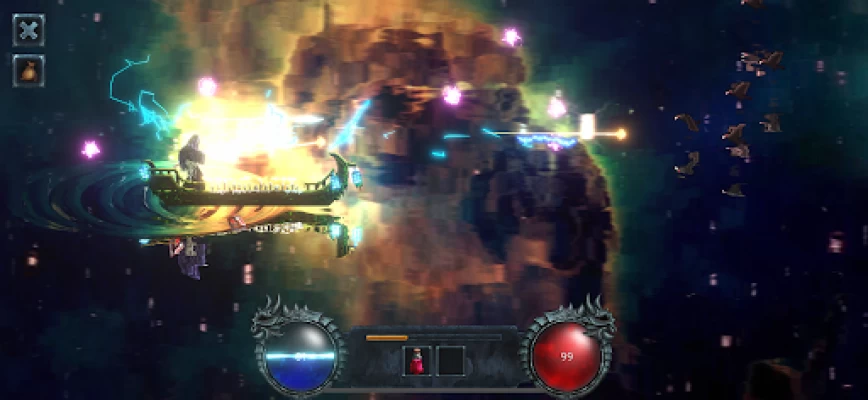
Task: Select the empty hotbar slot beside the potion
Action: pos(451,361)
